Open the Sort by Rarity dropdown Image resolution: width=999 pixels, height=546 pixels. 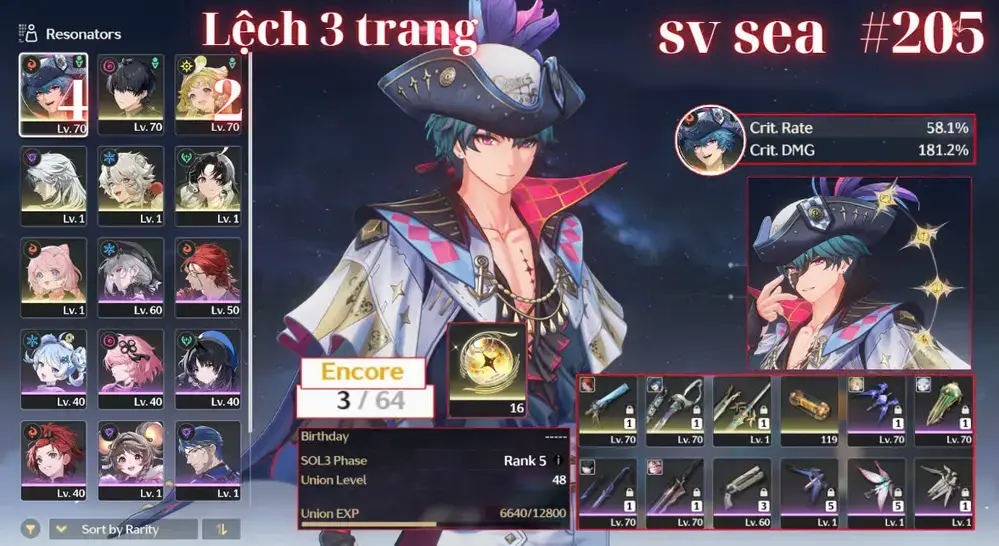point(122,529)
